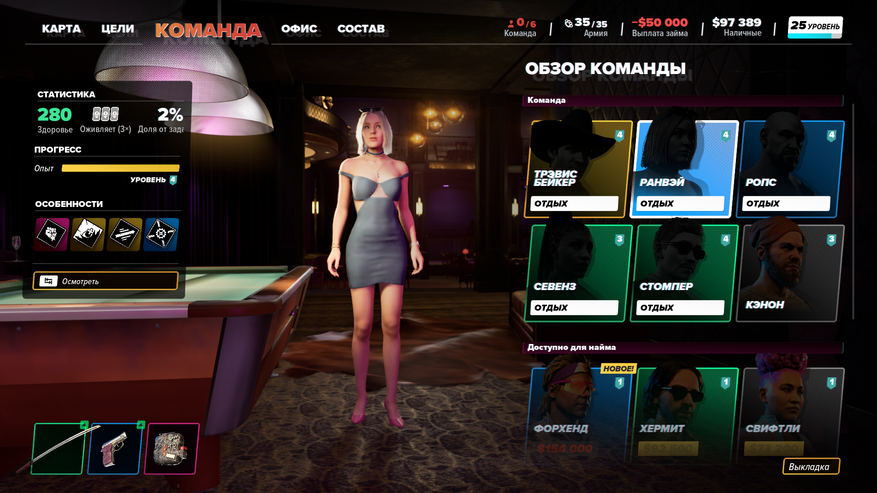The width and height of the screenshot is (877, 493).
Task: Open the Состав tab
Action: click(x=361, y=29)
